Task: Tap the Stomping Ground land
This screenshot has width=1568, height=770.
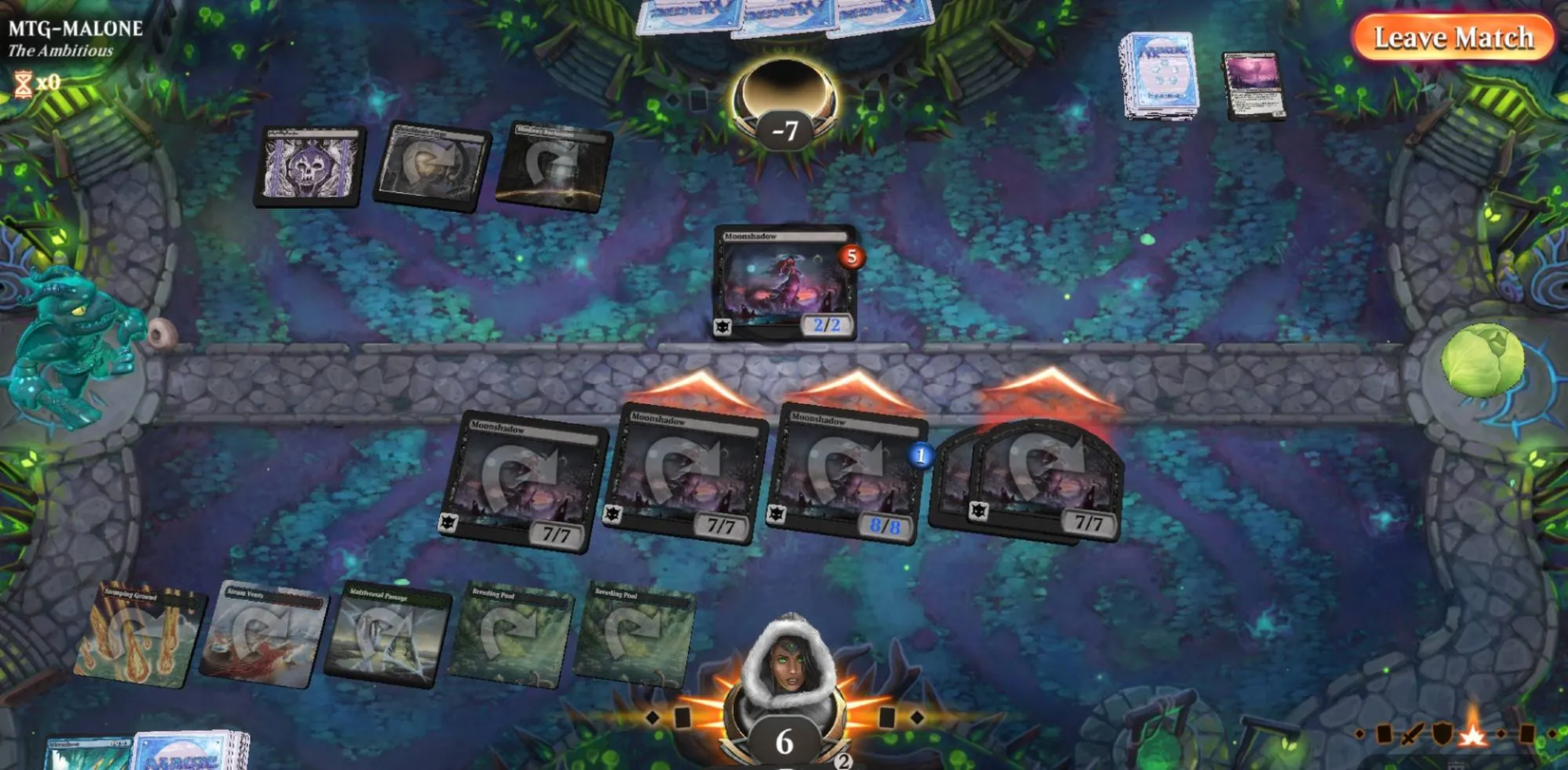Action: tap(138, 632)
